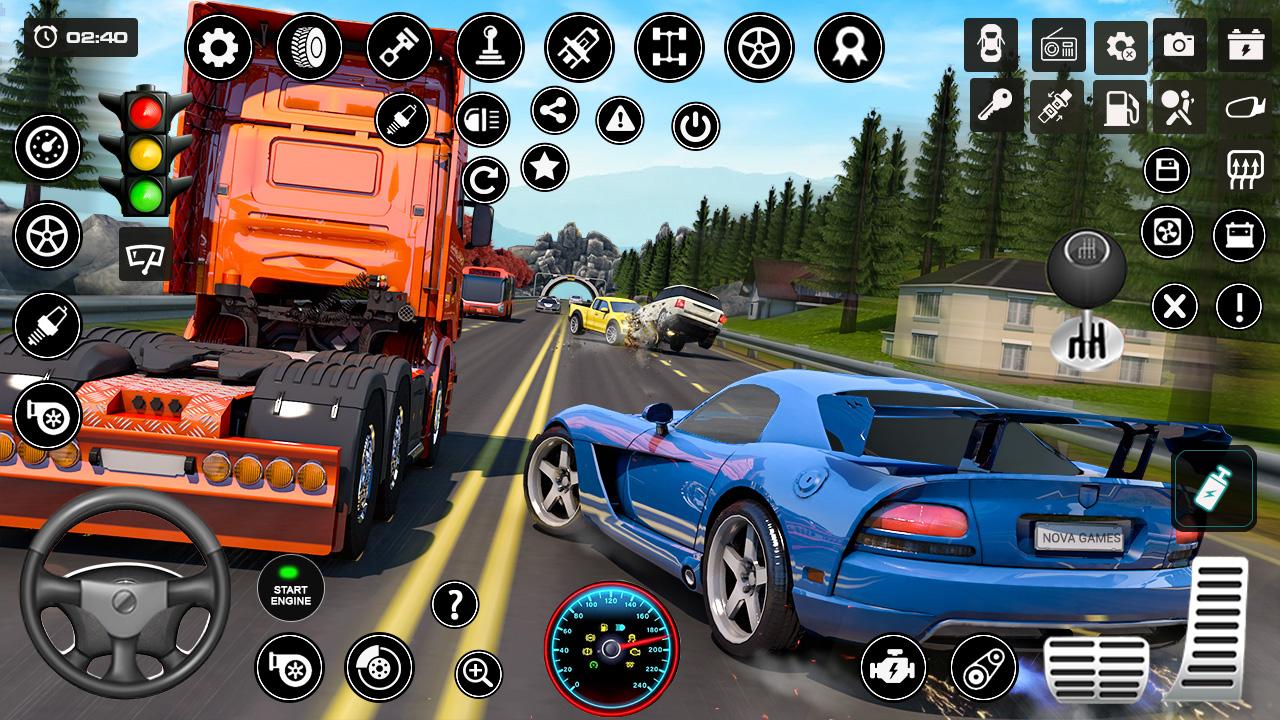Tap the share icon
Image resolution: width=1280 pixels, height=720 pixels.
[555, 110]
